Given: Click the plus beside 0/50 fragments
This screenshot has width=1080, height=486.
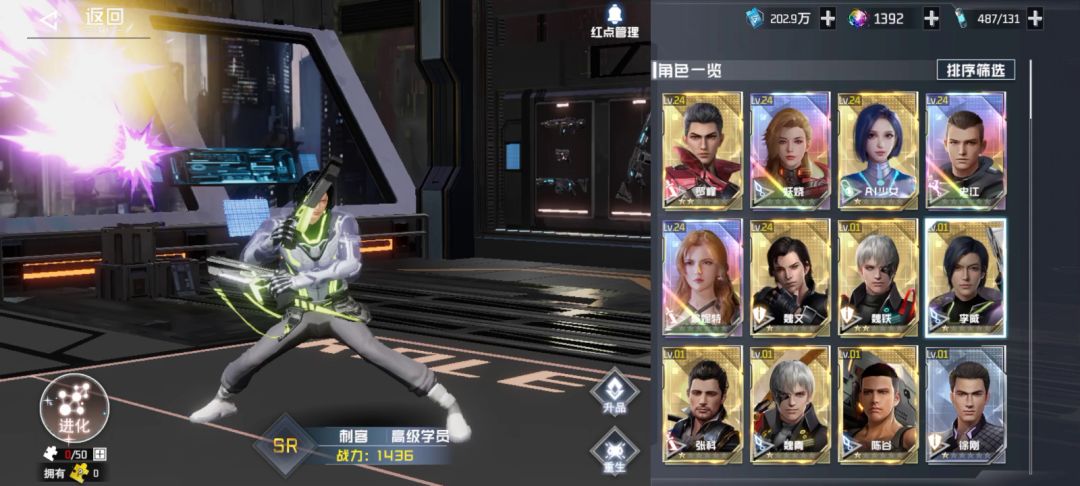Looking at the screenshot, I should click(99, 454).
